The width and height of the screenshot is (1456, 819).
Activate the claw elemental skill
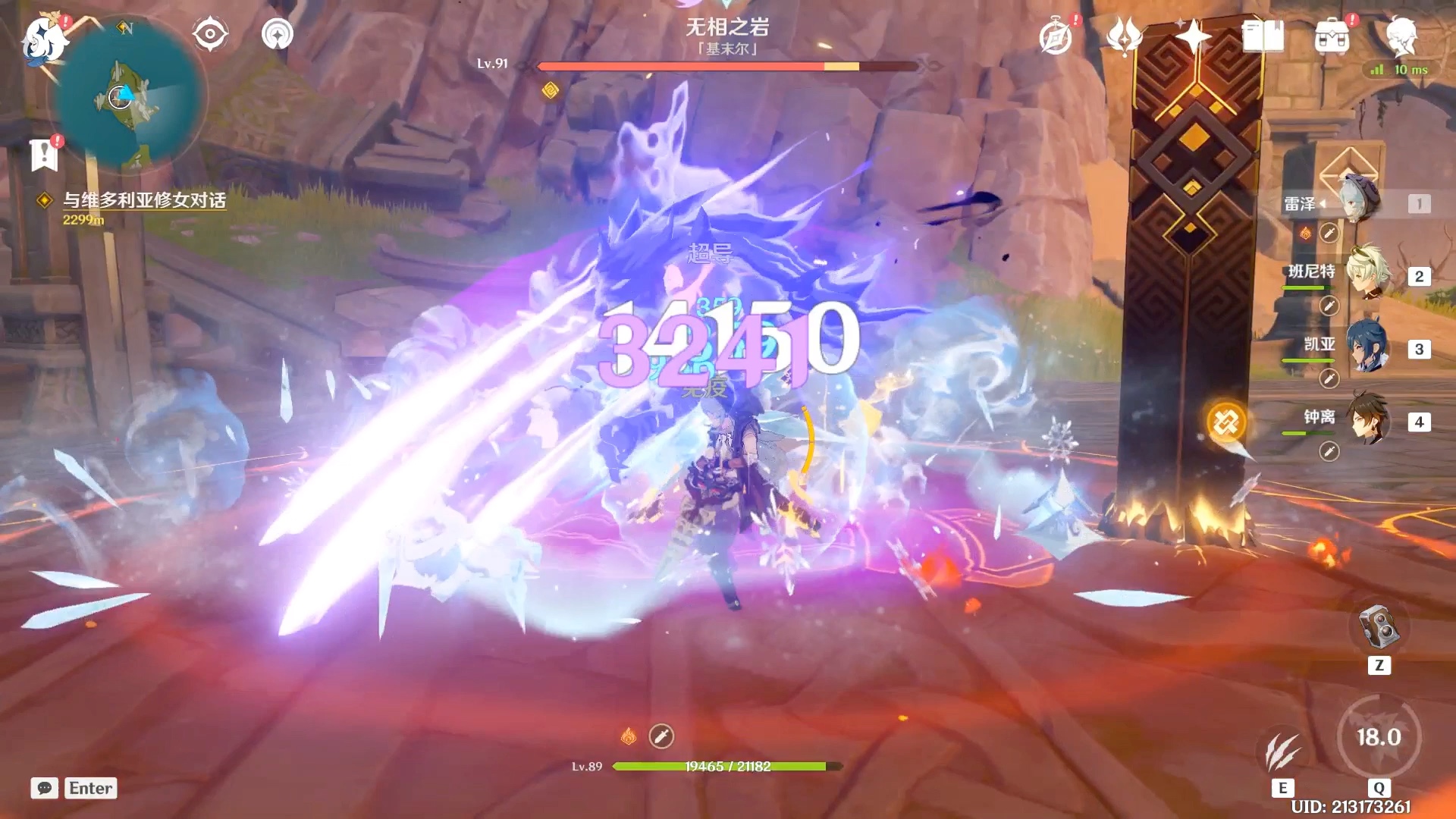[1282, 750]
